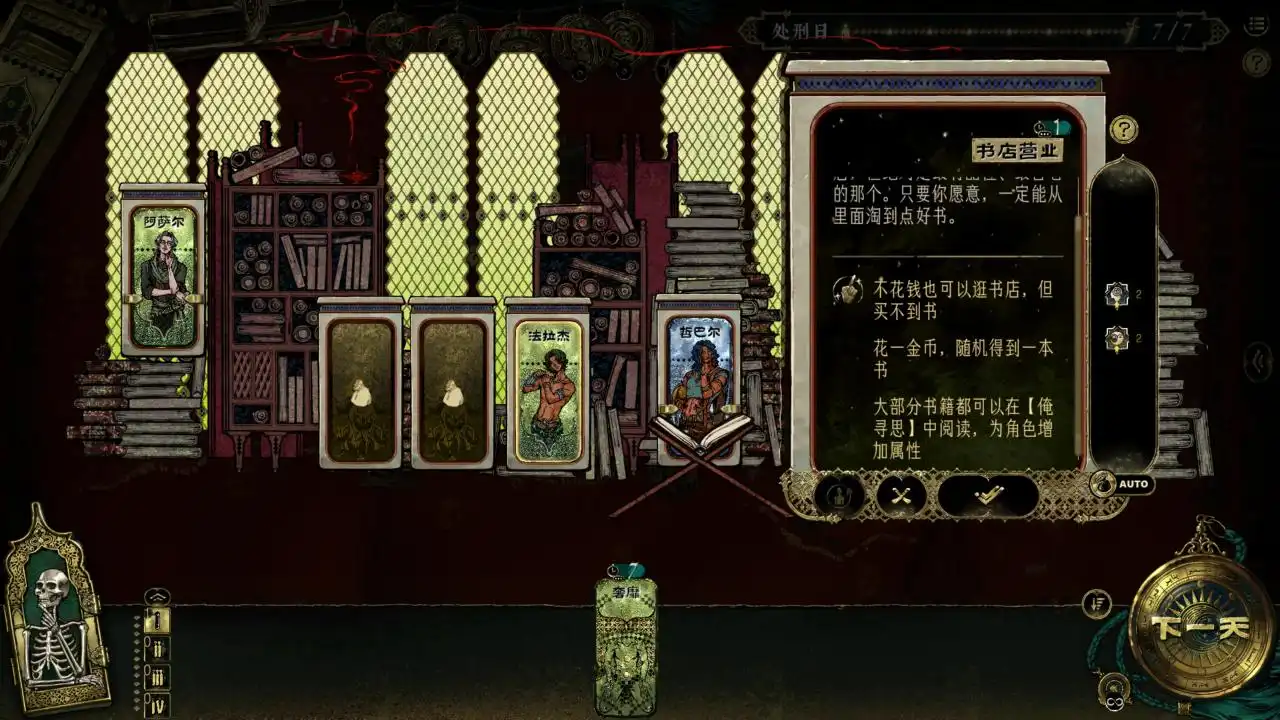Viewport: 1280px width, 720px height.
Task: Enable AUTO mode
Action: (x=1136, y=484)
